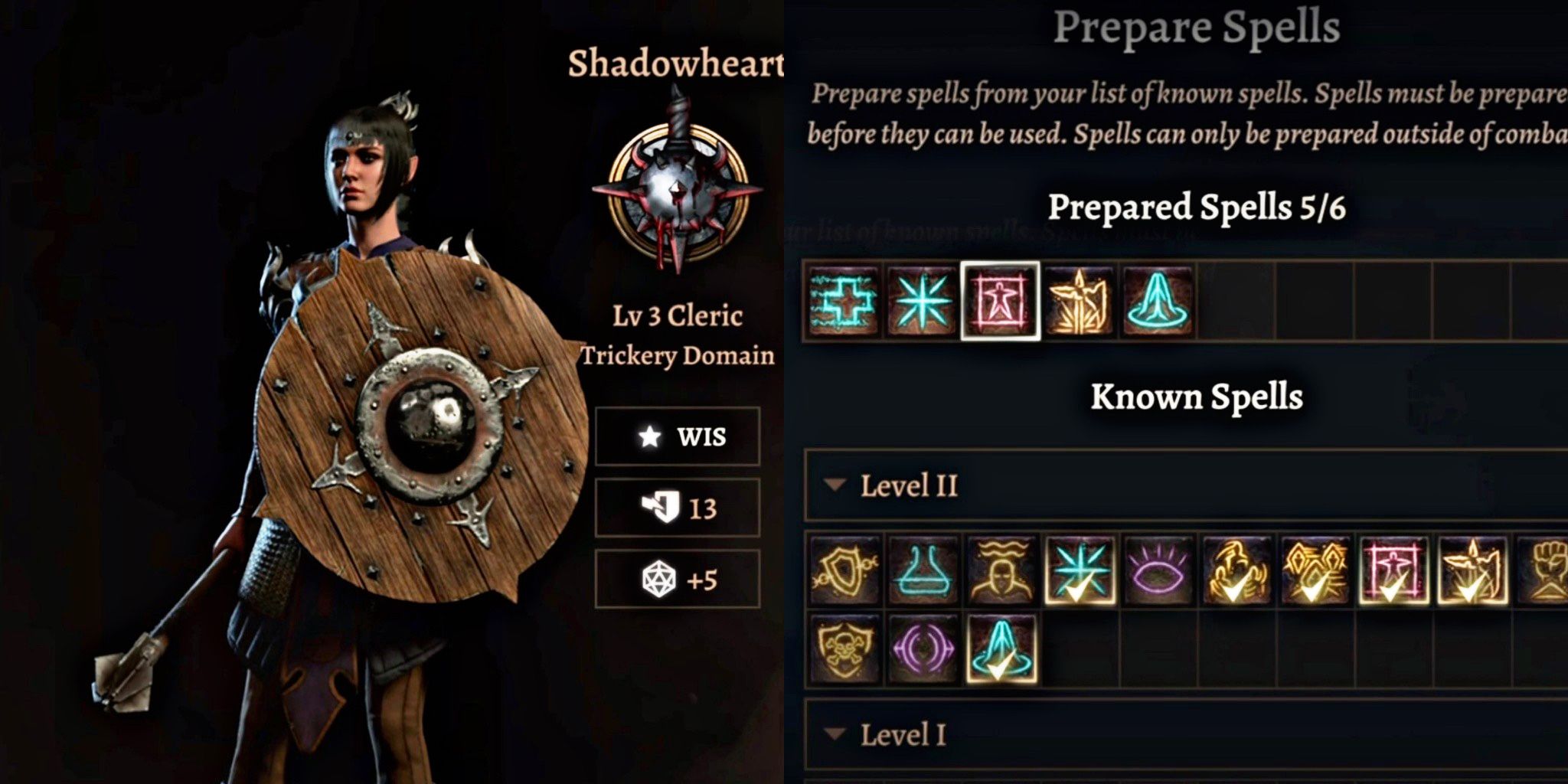Collapse the Level II spell list
The width and height of the screenshot is (1568, 784).
point(835,485)
